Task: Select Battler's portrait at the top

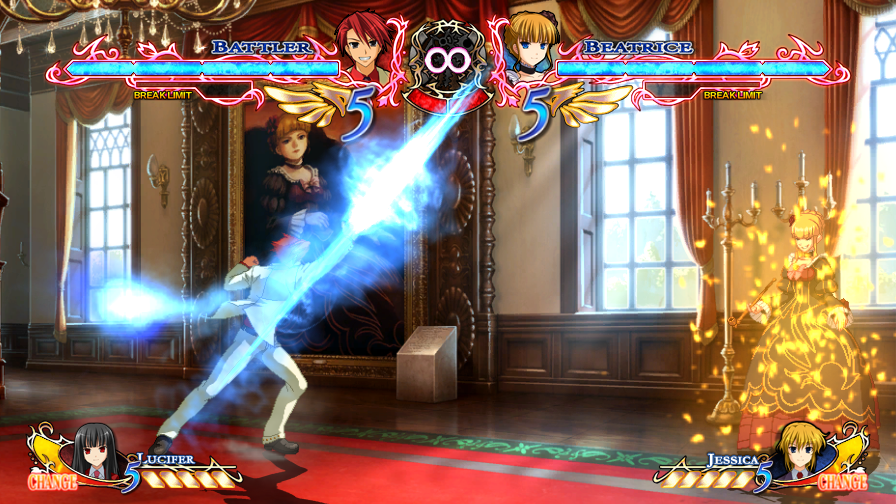Action: 364,46
